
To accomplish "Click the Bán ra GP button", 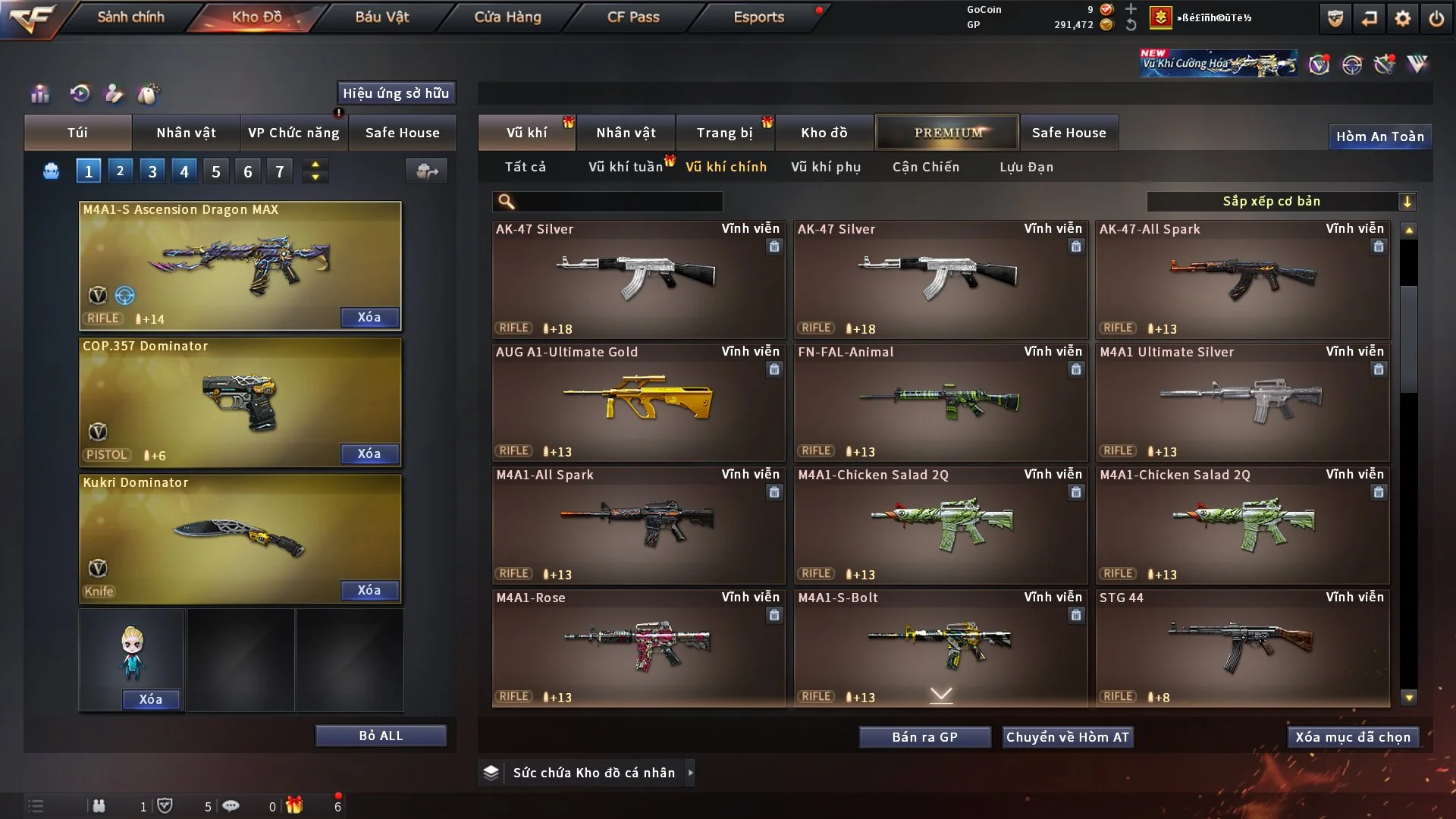I will coord(924,737).
